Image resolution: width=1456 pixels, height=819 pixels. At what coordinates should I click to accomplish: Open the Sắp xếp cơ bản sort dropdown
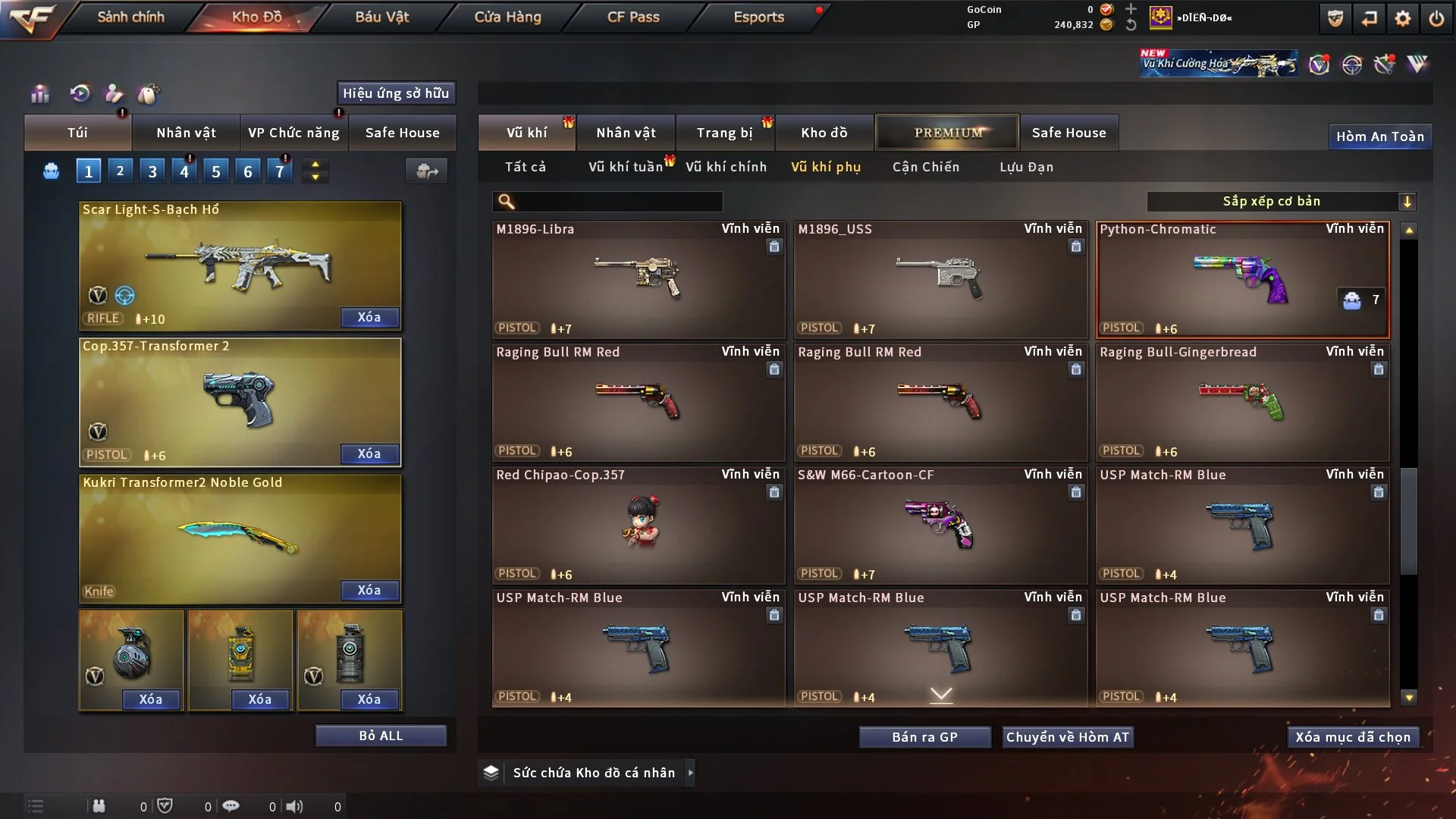[1282, 201]
